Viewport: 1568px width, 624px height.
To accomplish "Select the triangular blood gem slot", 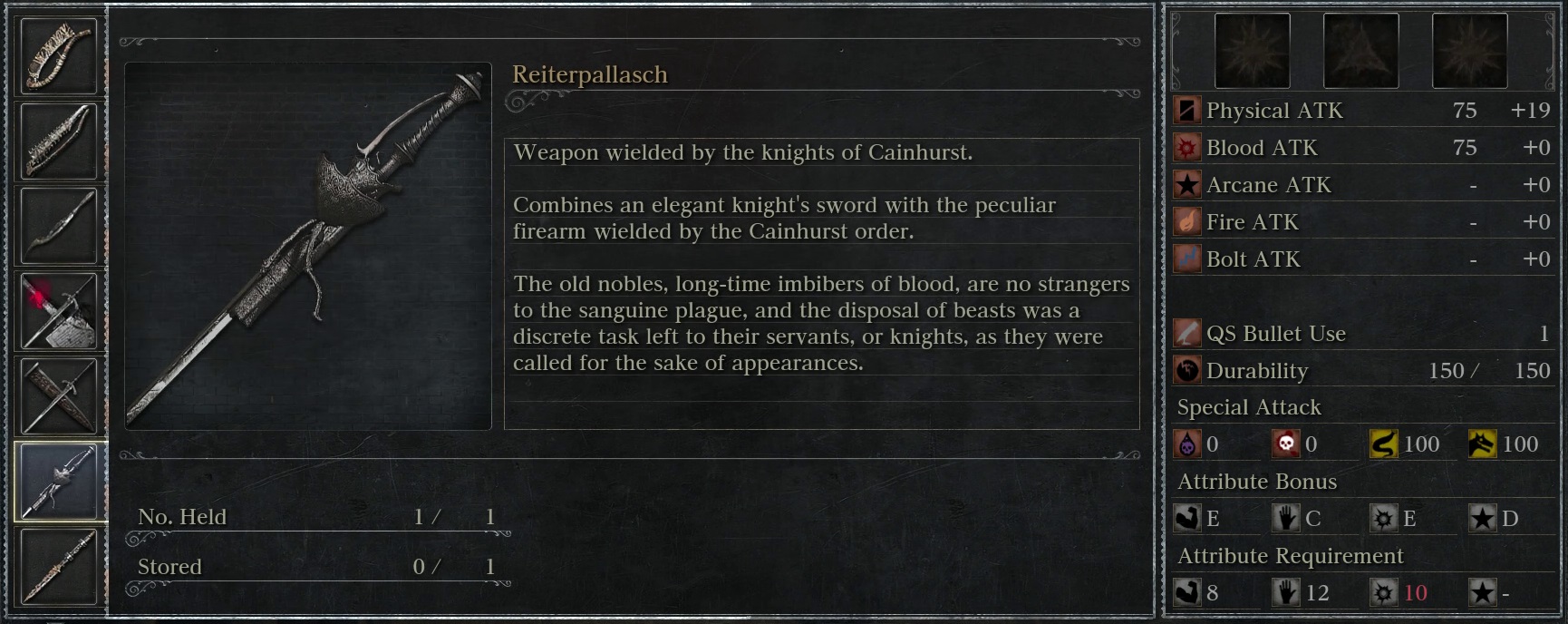I will (x=1360, y=51).
